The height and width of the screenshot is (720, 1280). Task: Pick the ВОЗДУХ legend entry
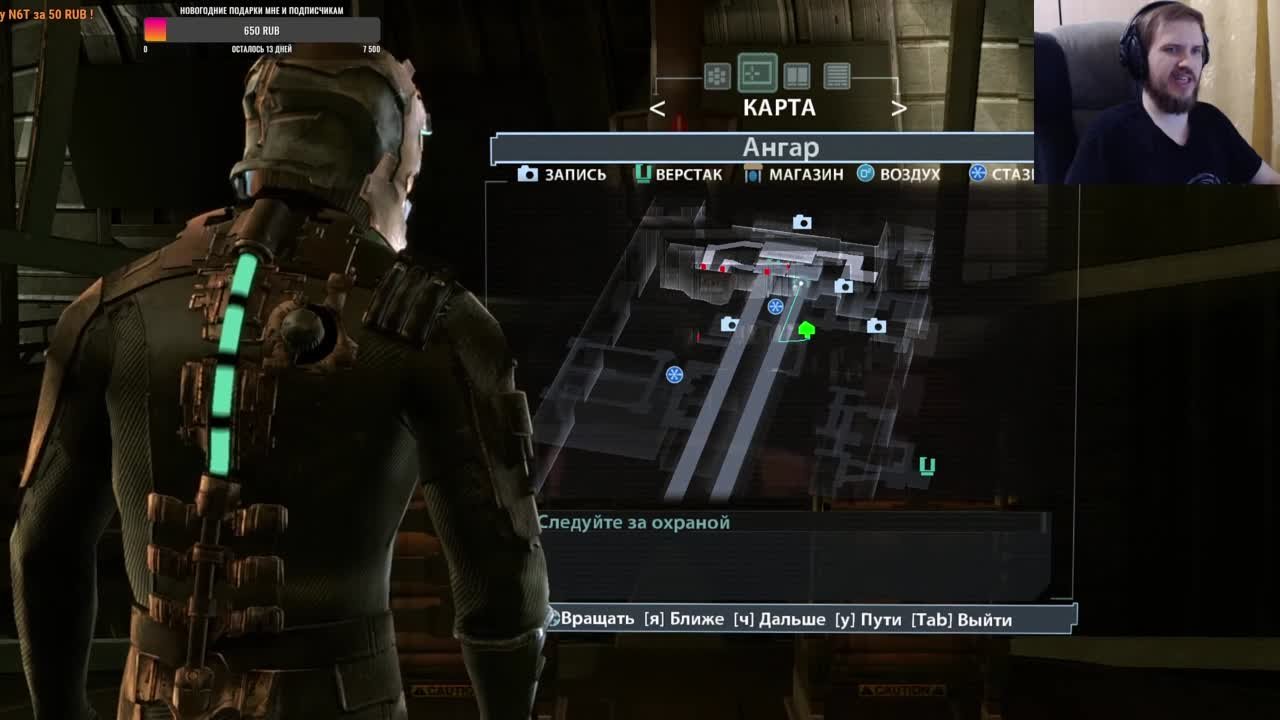tap(898, 174)
